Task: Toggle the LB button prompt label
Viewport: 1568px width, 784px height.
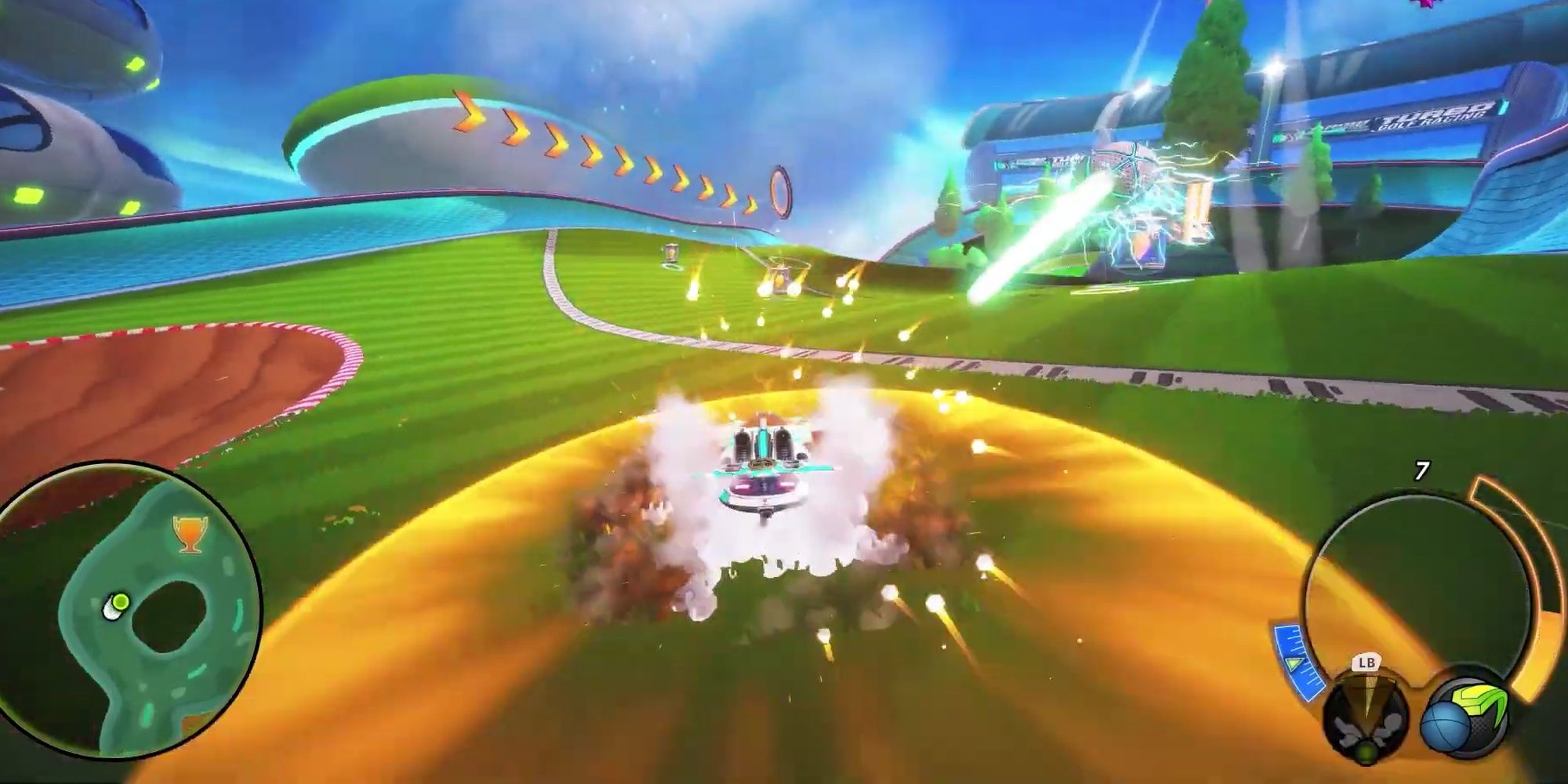Action: pos(1366,663)
